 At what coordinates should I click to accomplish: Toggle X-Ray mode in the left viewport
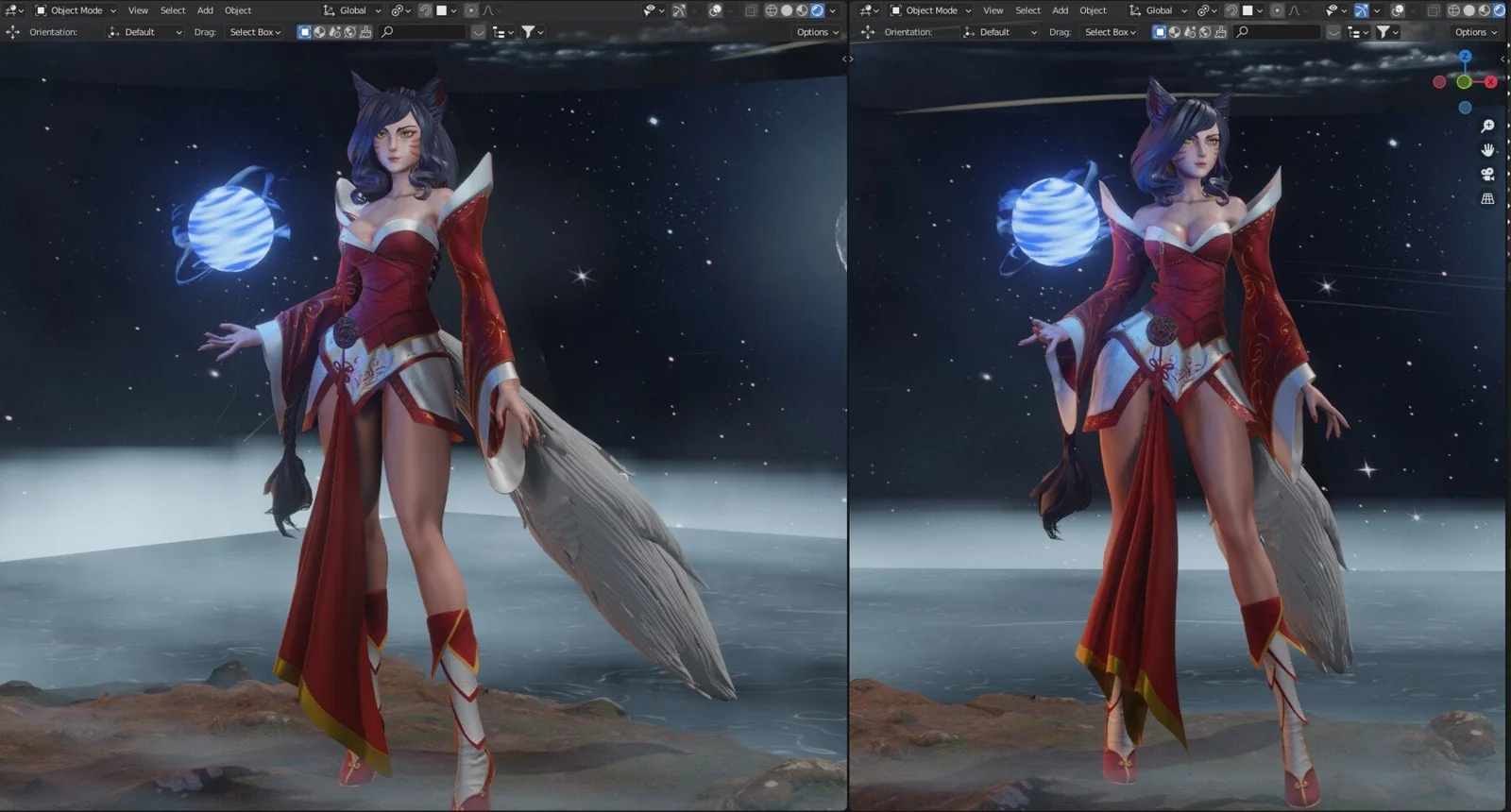click(749, 9)
